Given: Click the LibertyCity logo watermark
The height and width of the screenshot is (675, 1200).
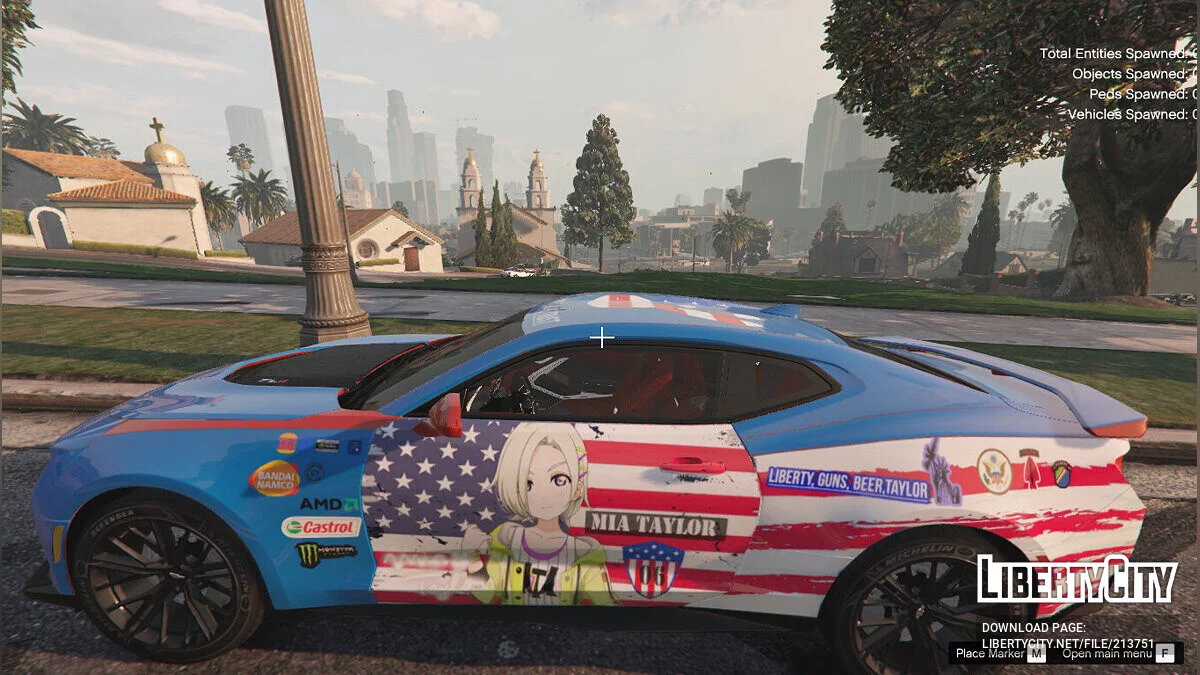Looking at the screenshot, I should click(1076, 579).
